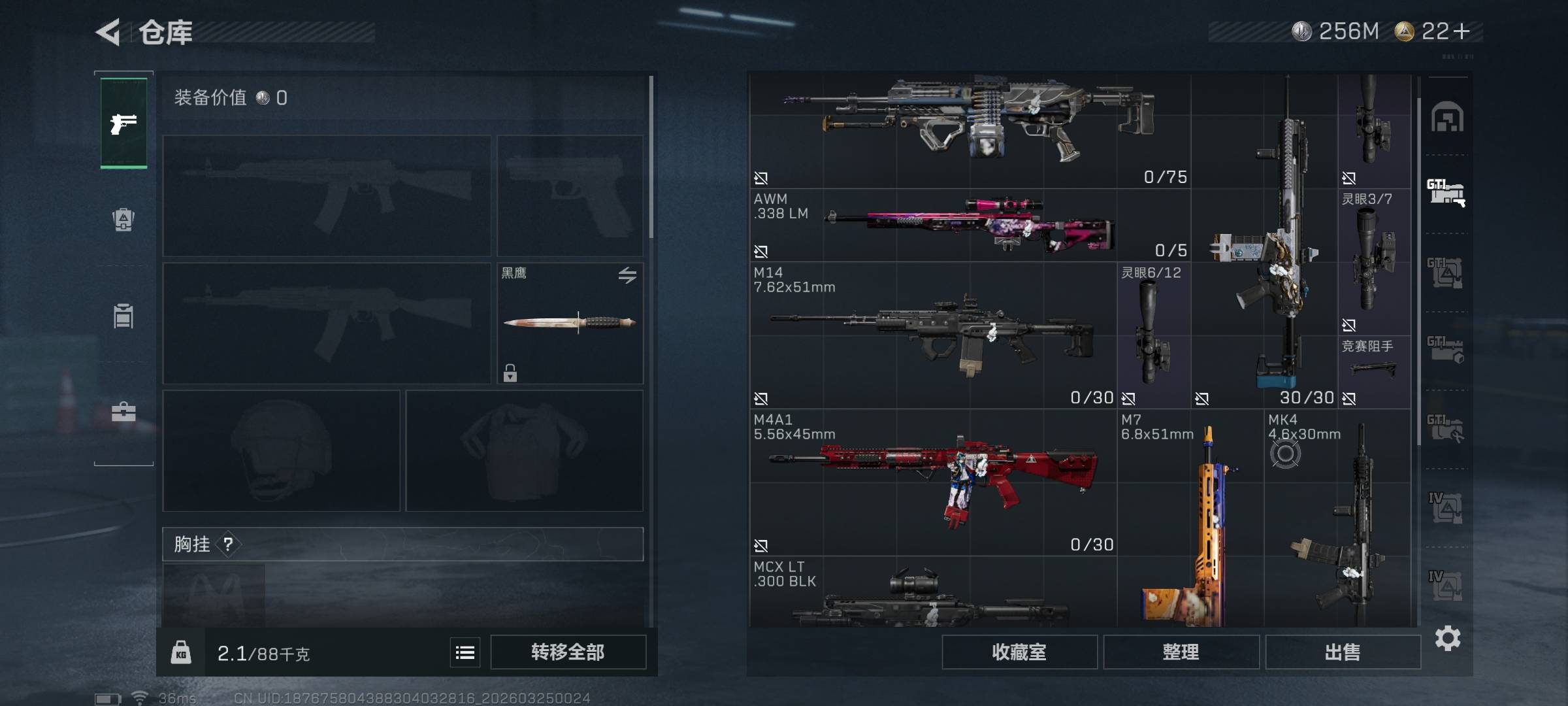Click the swap arrows on the knife slot
The width and height of the screenshot is (1568, 706).
click(627, 275)
